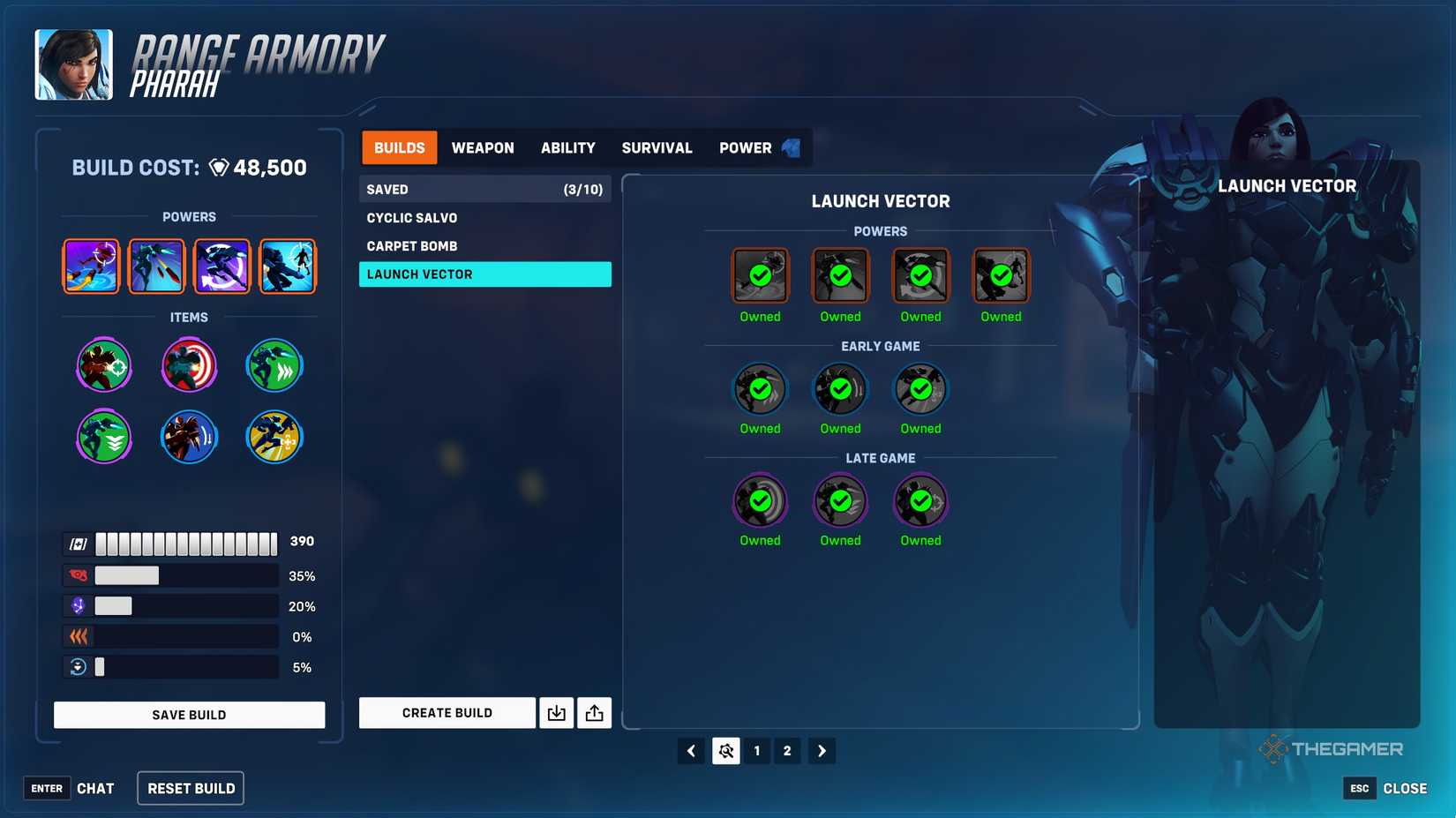The height and width of the screenshot is (818, 1456).
Task: Select the attack speed icon at 35%
Action: pyautogui.click(x=78, y=574)
